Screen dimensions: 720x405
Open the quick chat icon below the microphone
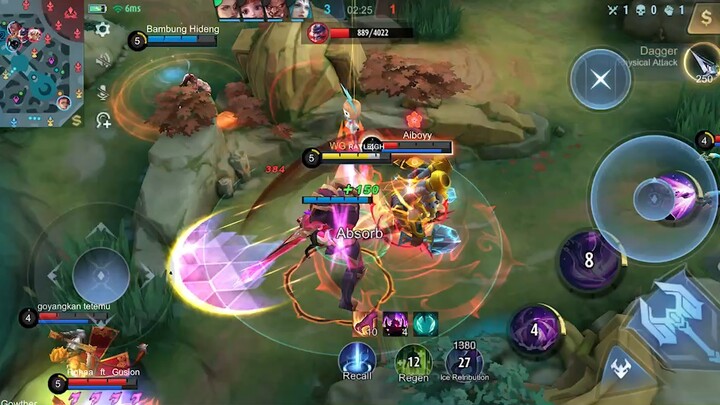point(102,120)
